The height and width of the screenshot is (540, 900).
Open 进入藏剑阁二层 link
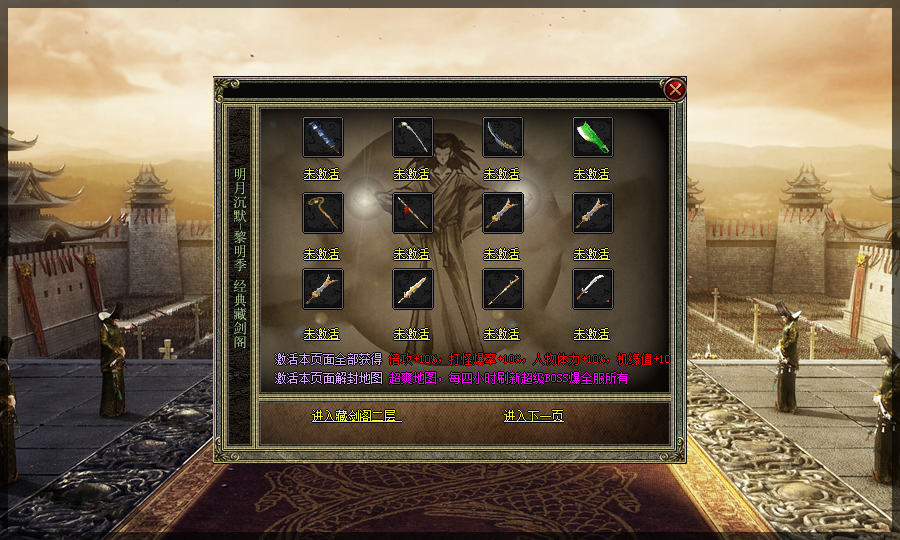click(x=356, y=416)
